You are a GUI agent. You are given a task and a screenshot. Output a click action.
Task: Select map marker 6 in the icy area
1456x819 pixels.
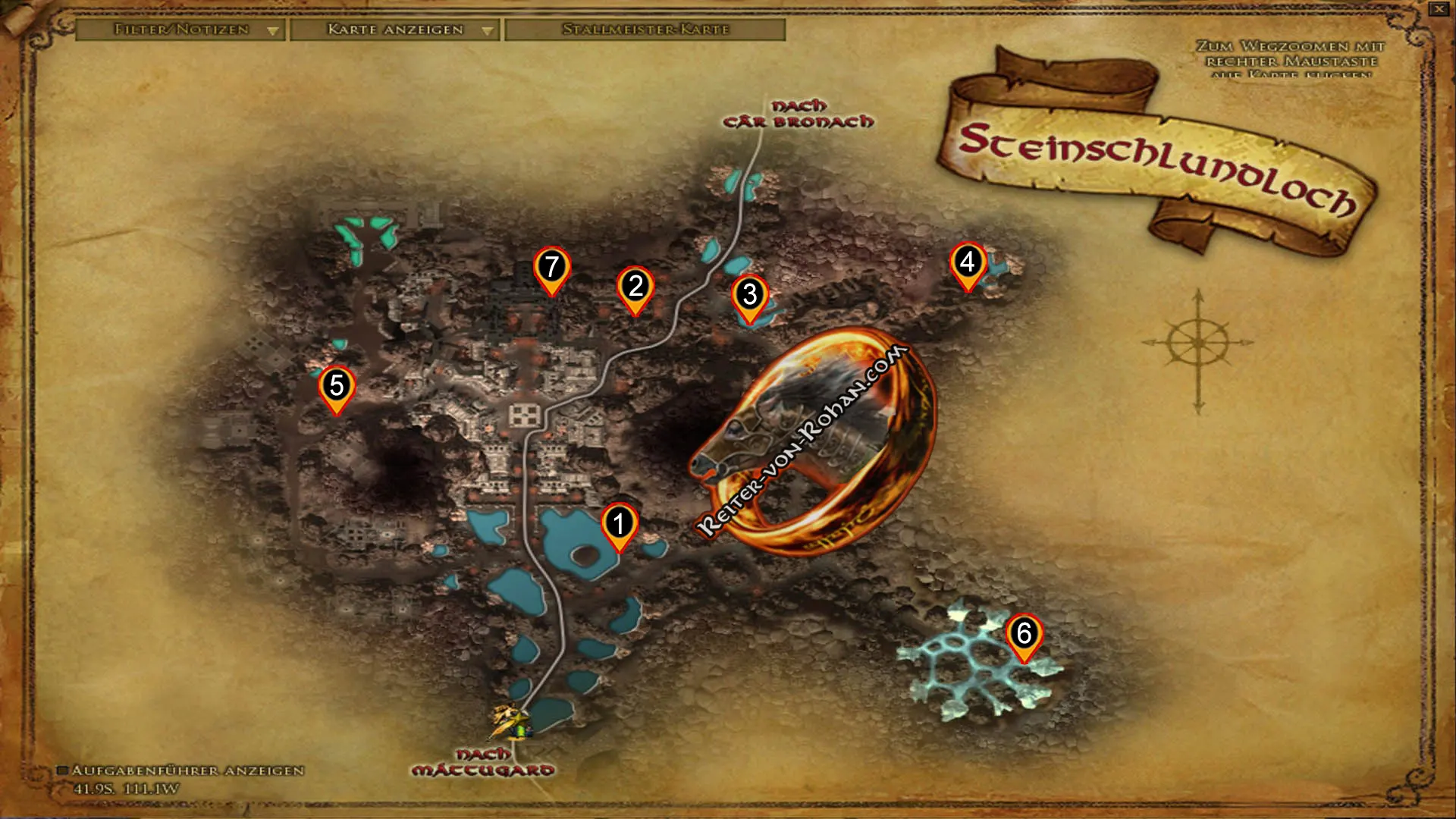coord(1025,632)
